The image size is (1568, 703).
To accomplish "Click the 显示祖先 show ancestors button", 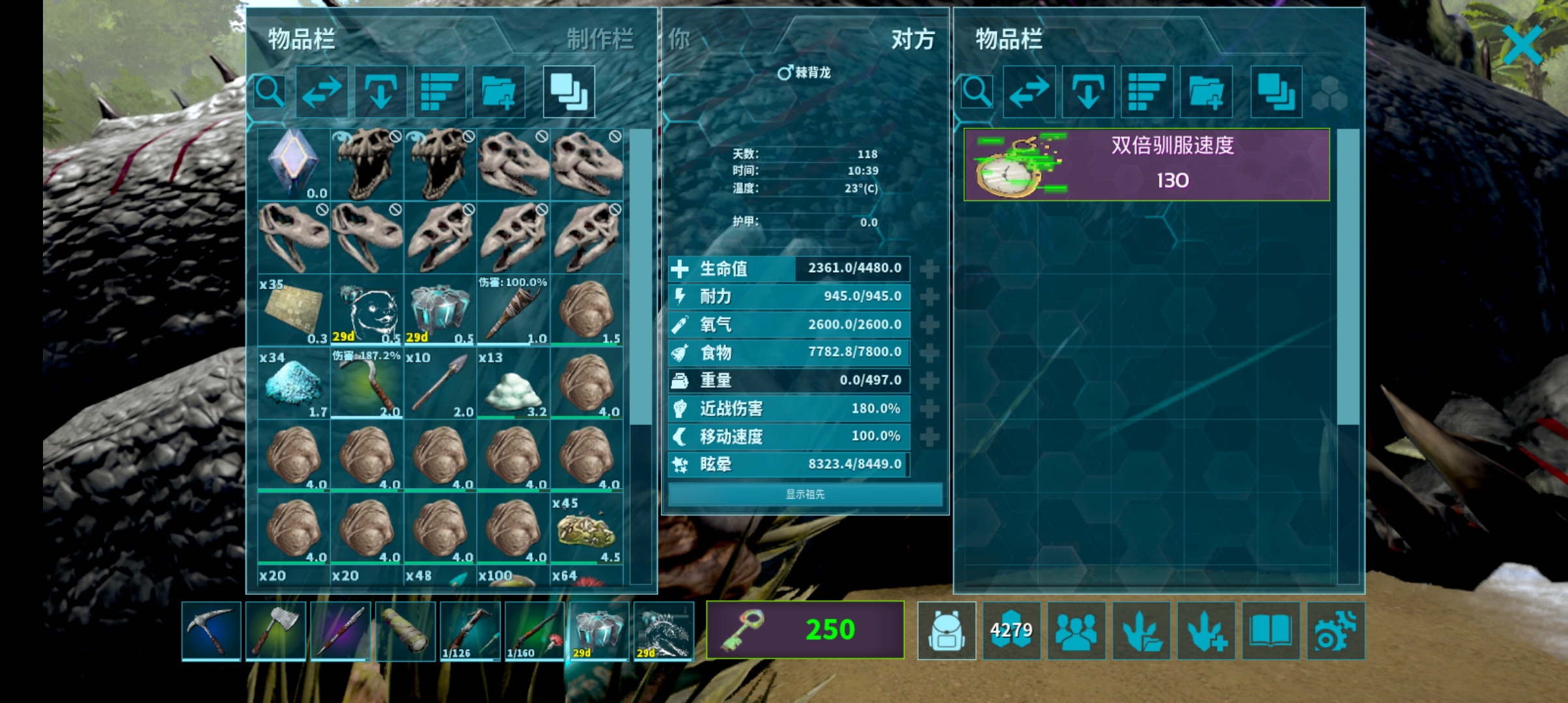I will click(805, 494).
